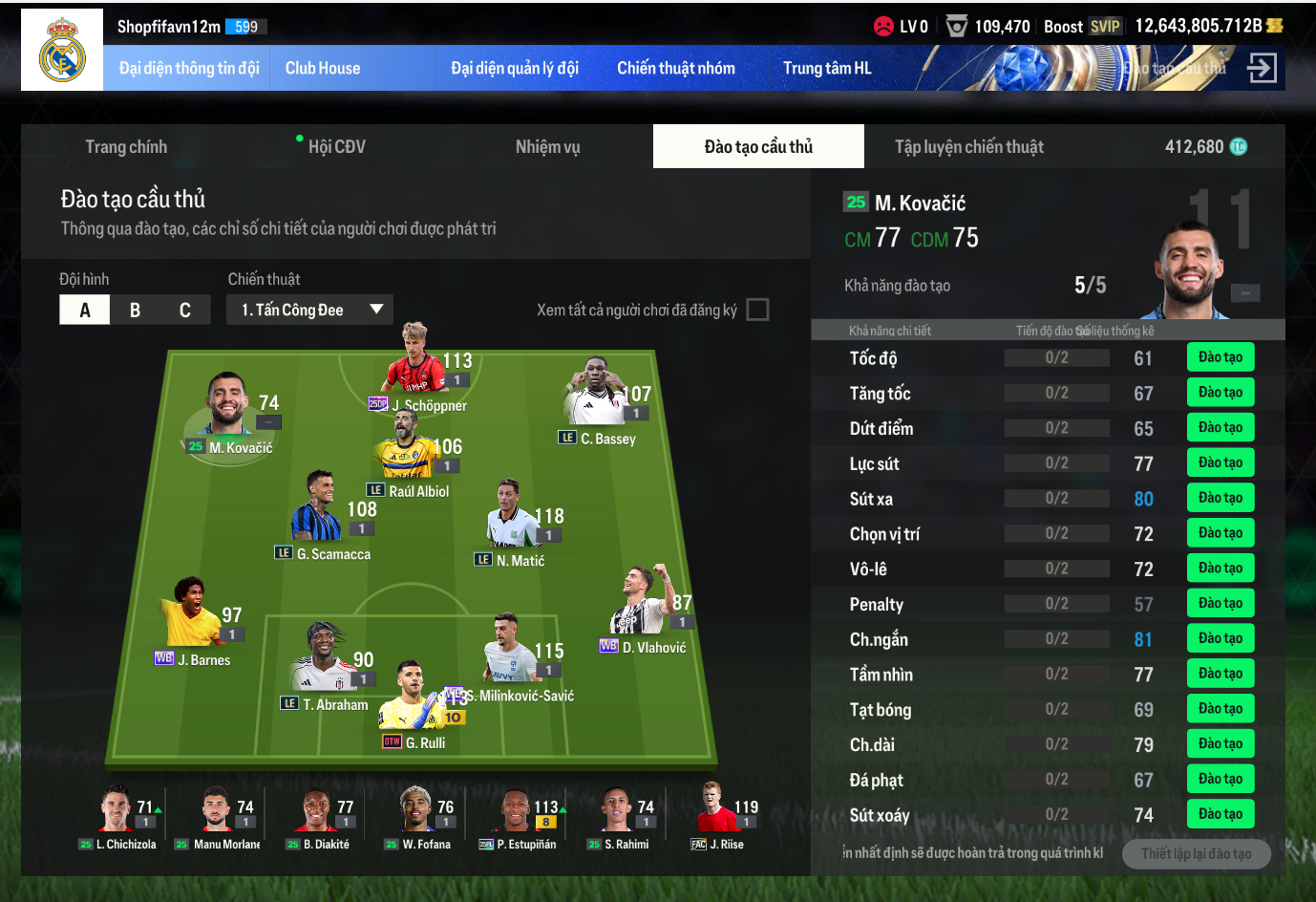This screenshot has width=1316, height=902.
Task: Train the Penalty stat
Action: 1220,603
